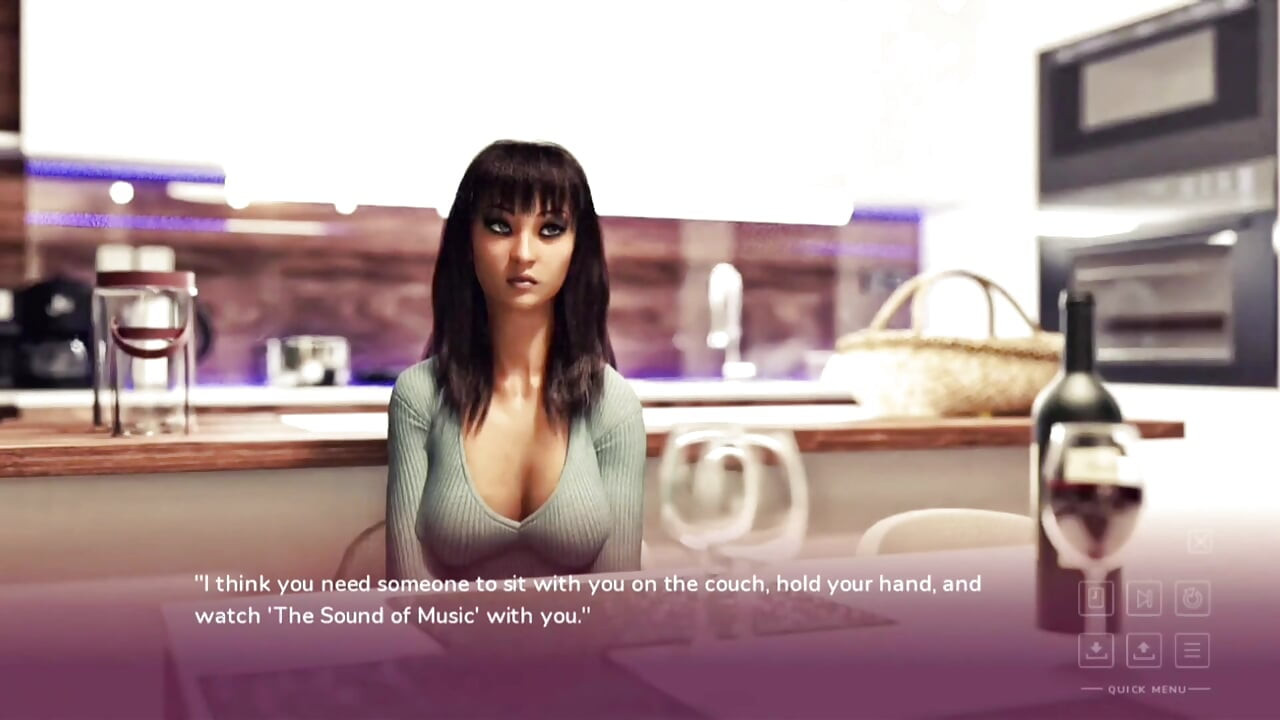Select the page icon in the quick menu
The width and height of the screenshot is (1280, 720).
[x=1096, y=598]
